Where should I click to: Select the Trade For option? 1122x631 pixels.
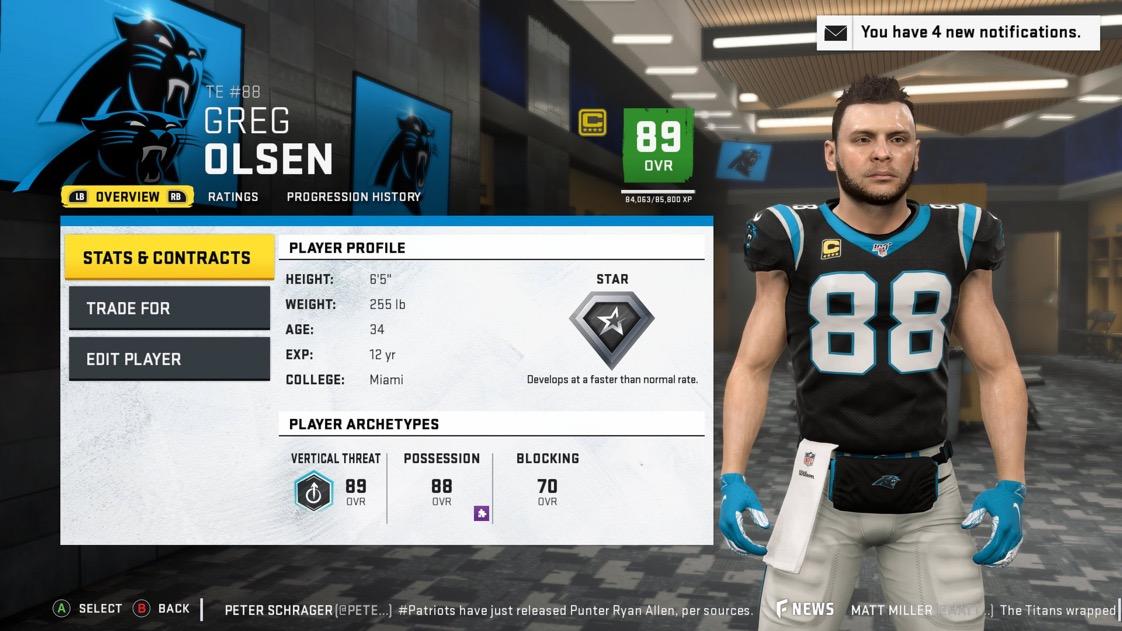click(x=168, y=308)
